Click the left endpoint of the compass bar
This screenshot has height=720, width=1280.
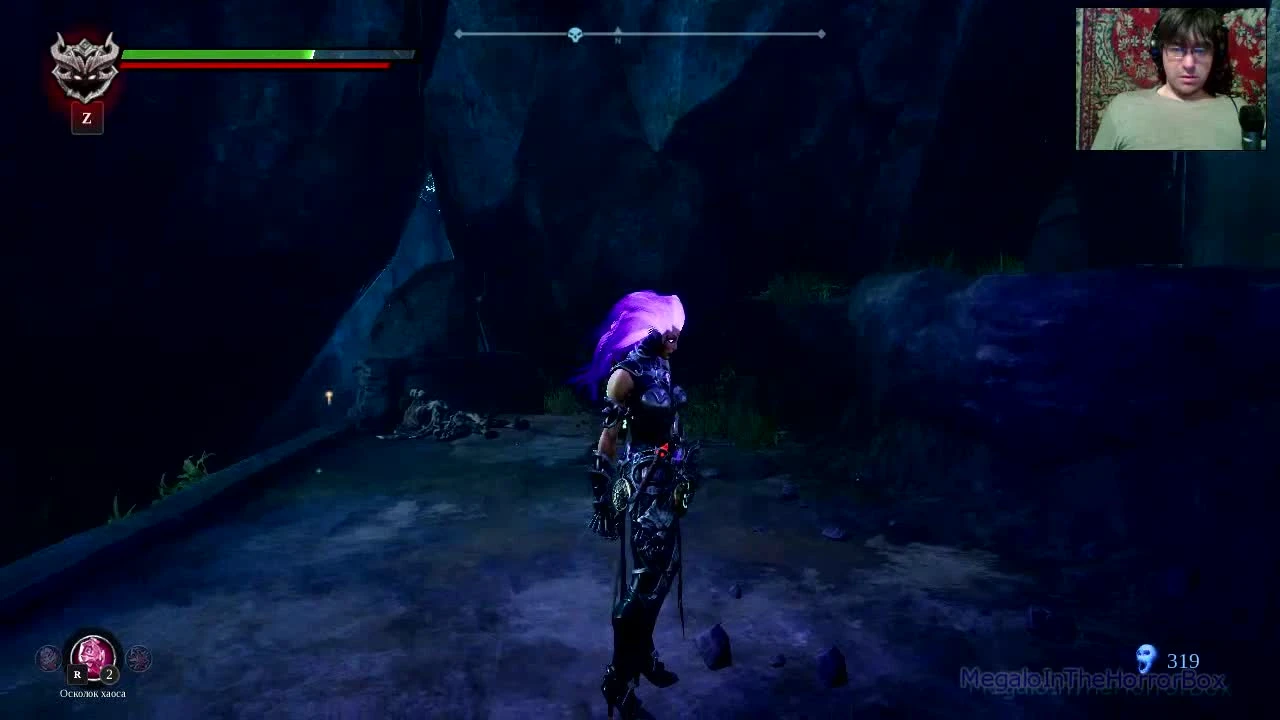[458, 33]
